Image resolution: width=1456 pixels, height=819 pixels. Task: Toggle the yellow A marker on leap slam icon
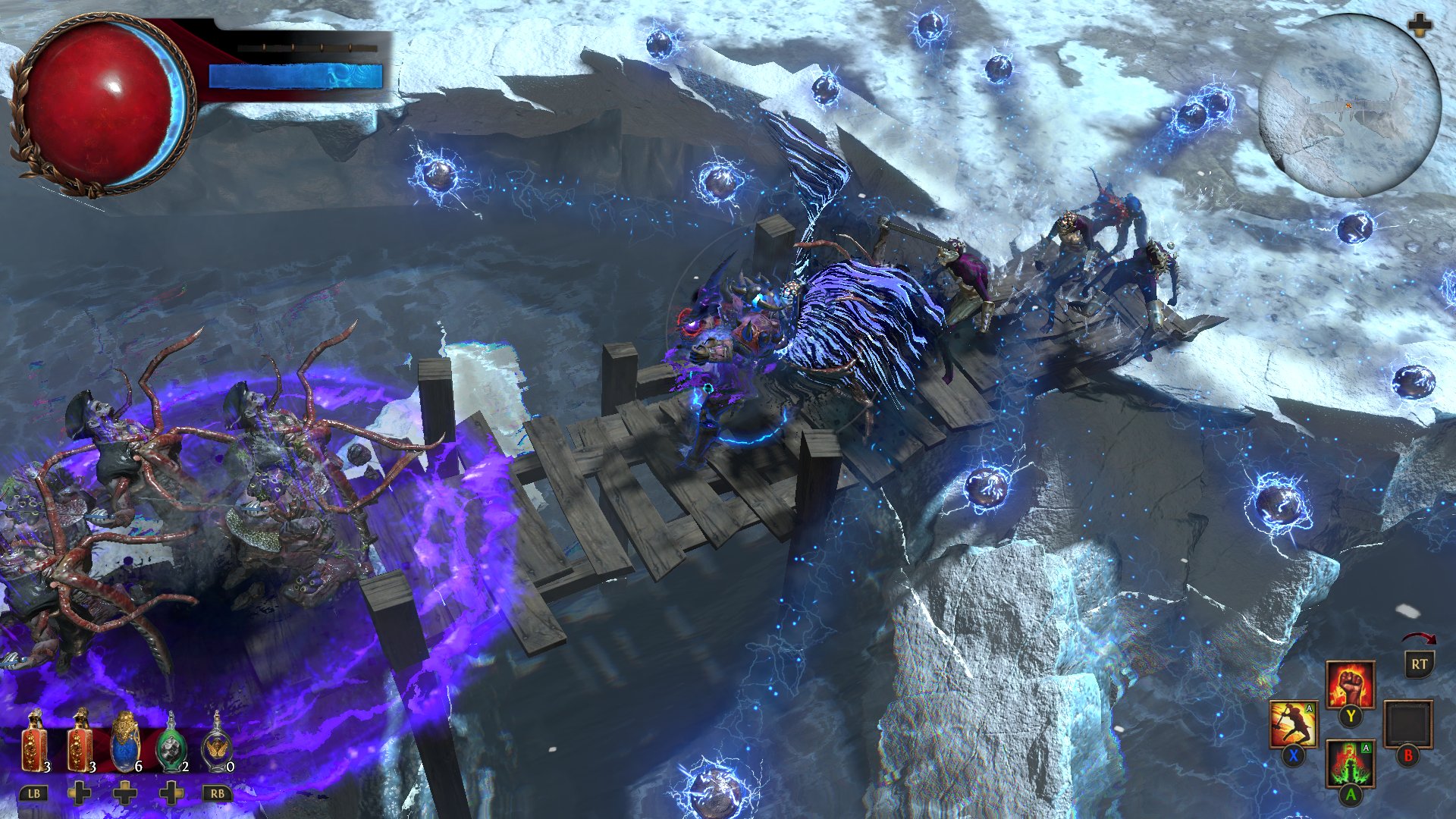click(1309, 708)
